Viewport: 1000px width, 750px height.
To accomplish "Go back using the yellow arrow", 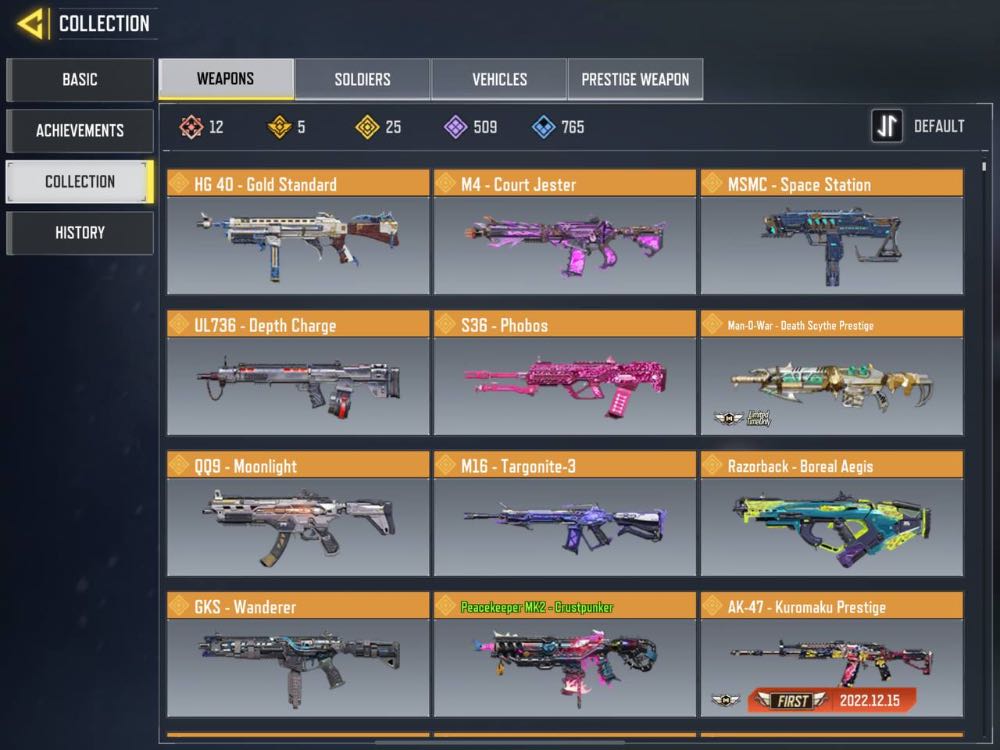I will click(32, 23).
